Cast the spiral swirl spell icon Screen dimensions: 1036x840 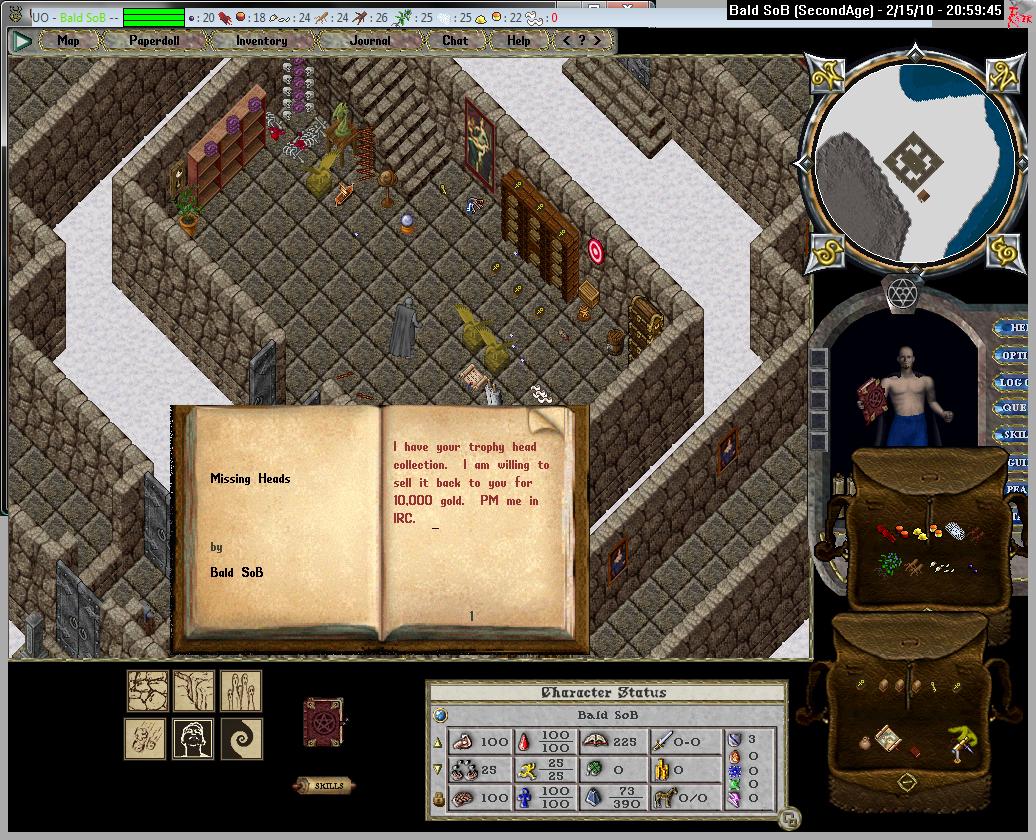pyautogui.click(x=241, y=738)
